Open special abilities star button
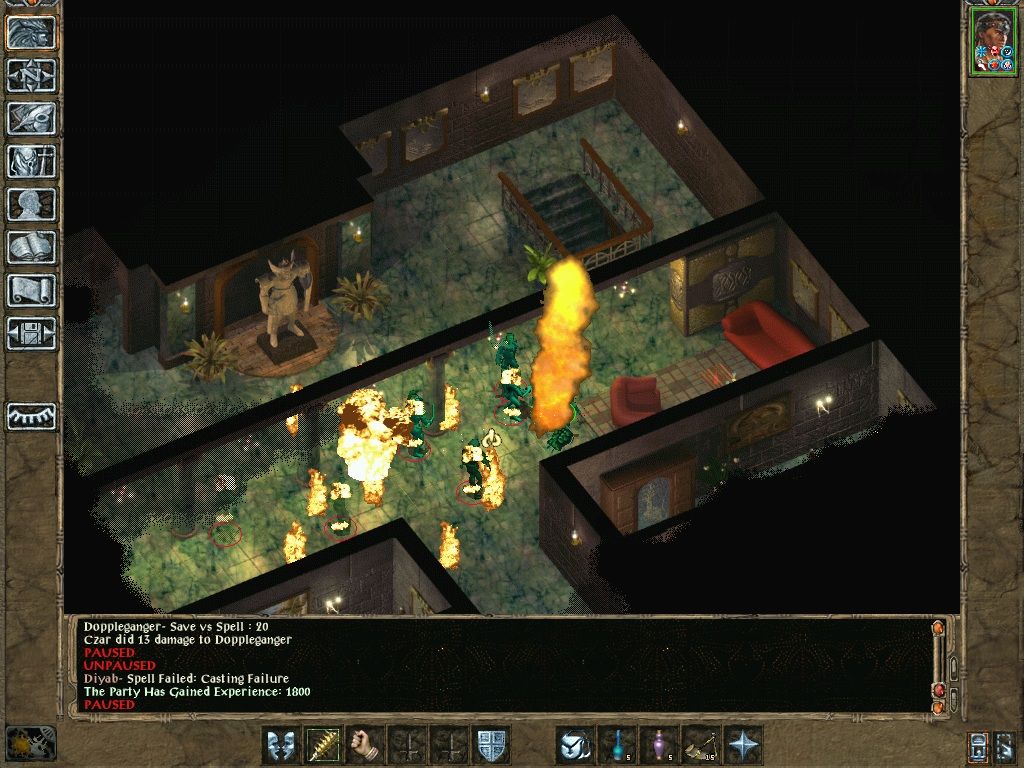Screen dimensions: 1024x768 743,745
